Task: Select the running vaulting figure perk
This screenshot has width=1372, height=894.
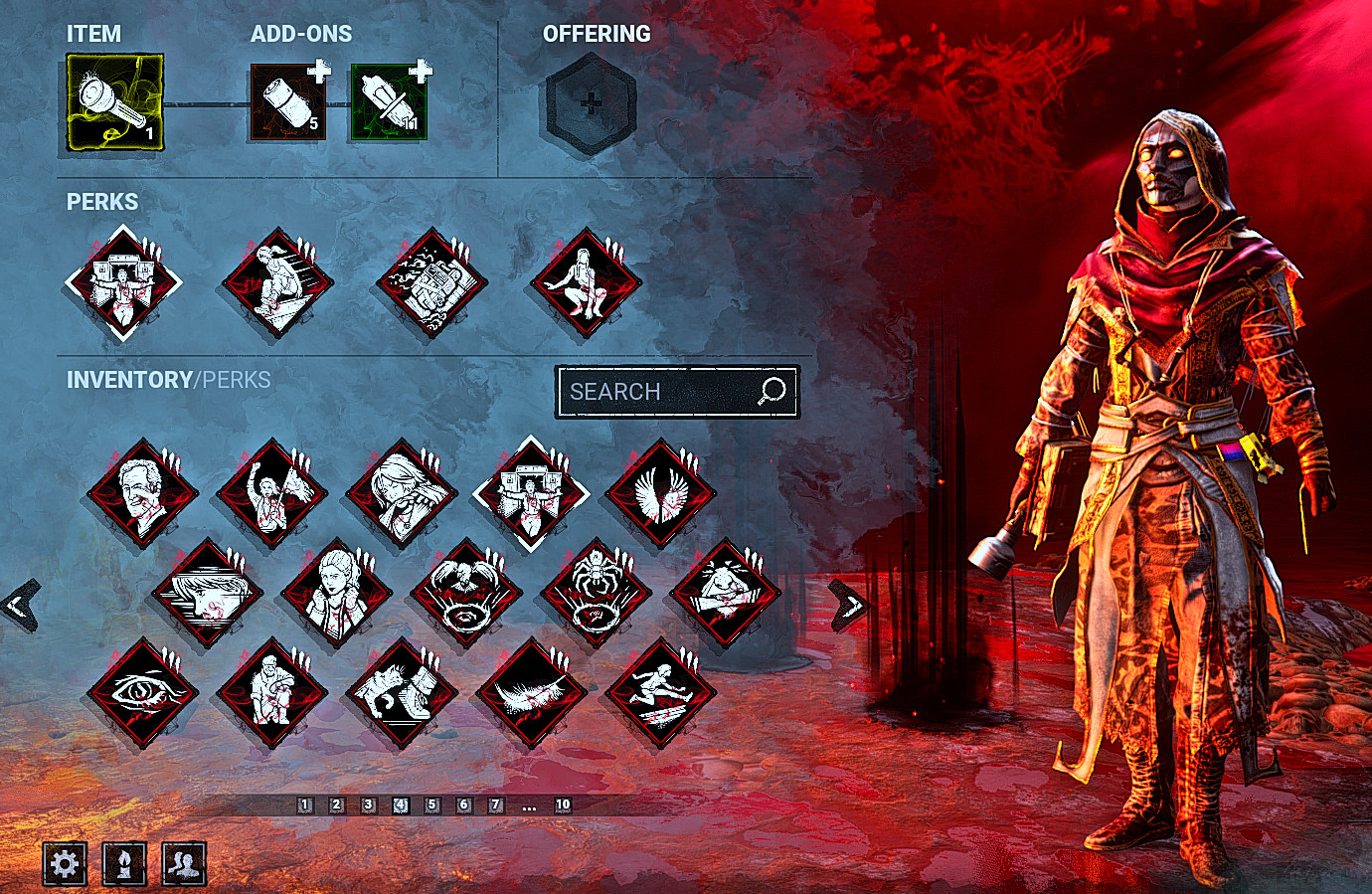Action: (x=660, y=693)
